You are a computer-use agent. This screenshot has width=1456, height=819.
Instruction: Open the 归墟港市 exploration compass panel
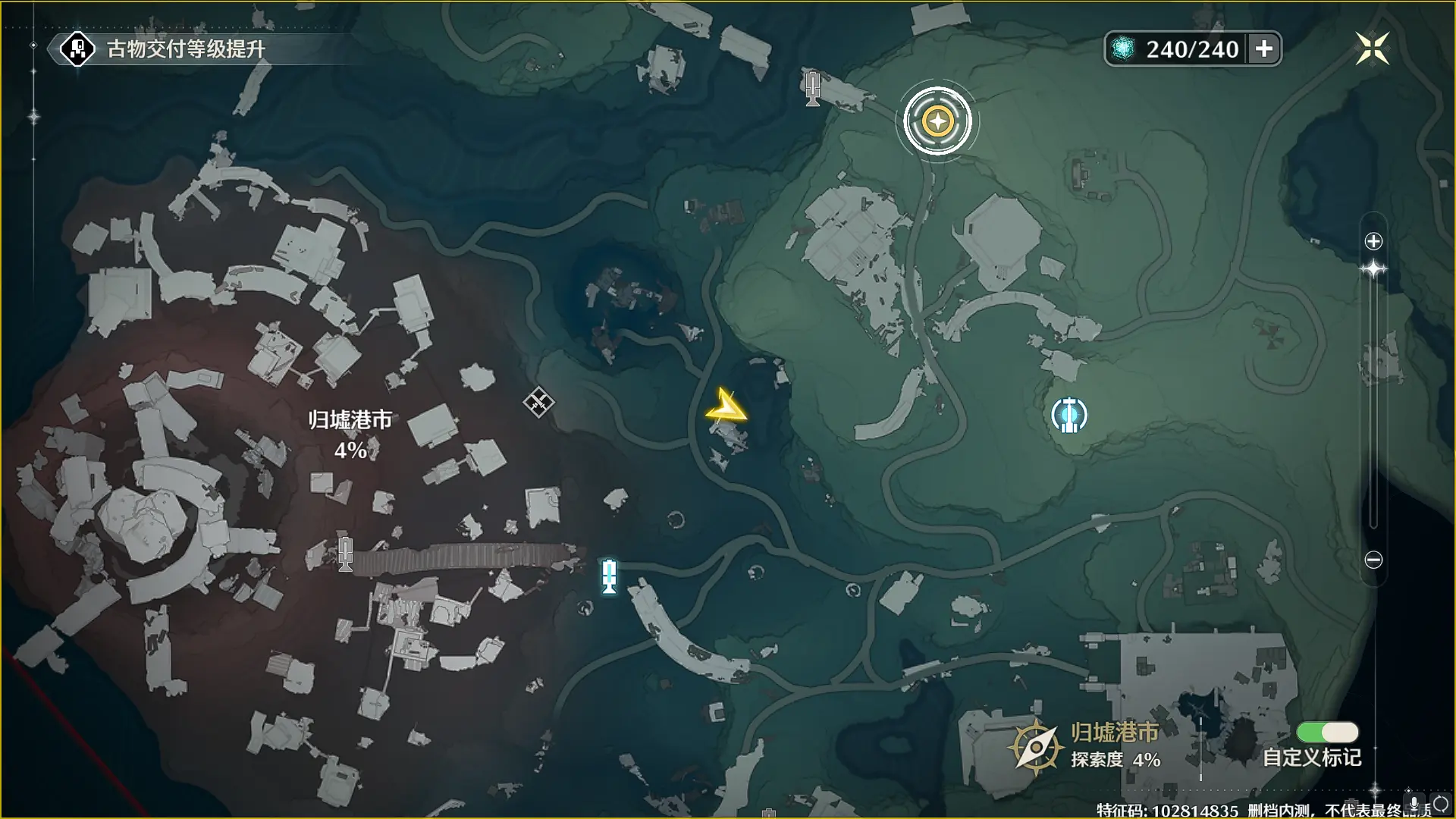pos(1035,746)
